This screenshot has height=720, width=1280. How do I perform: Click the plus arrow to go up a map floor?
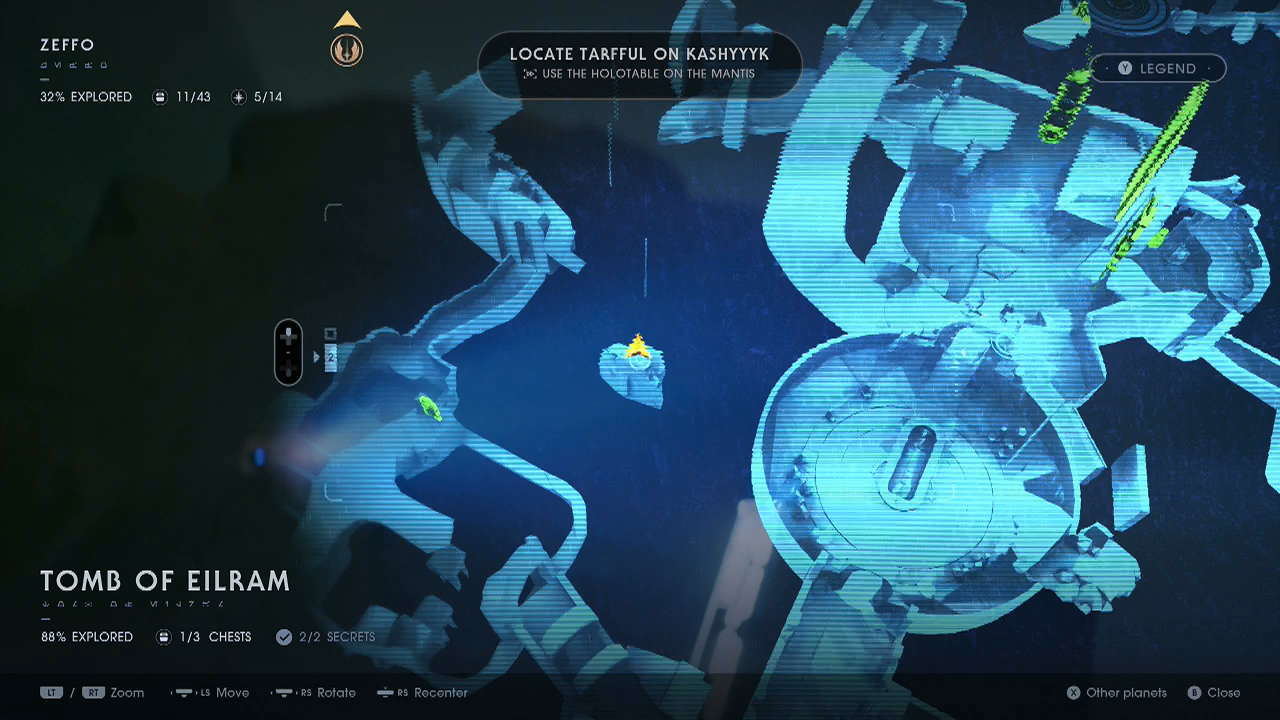(288, 338)
